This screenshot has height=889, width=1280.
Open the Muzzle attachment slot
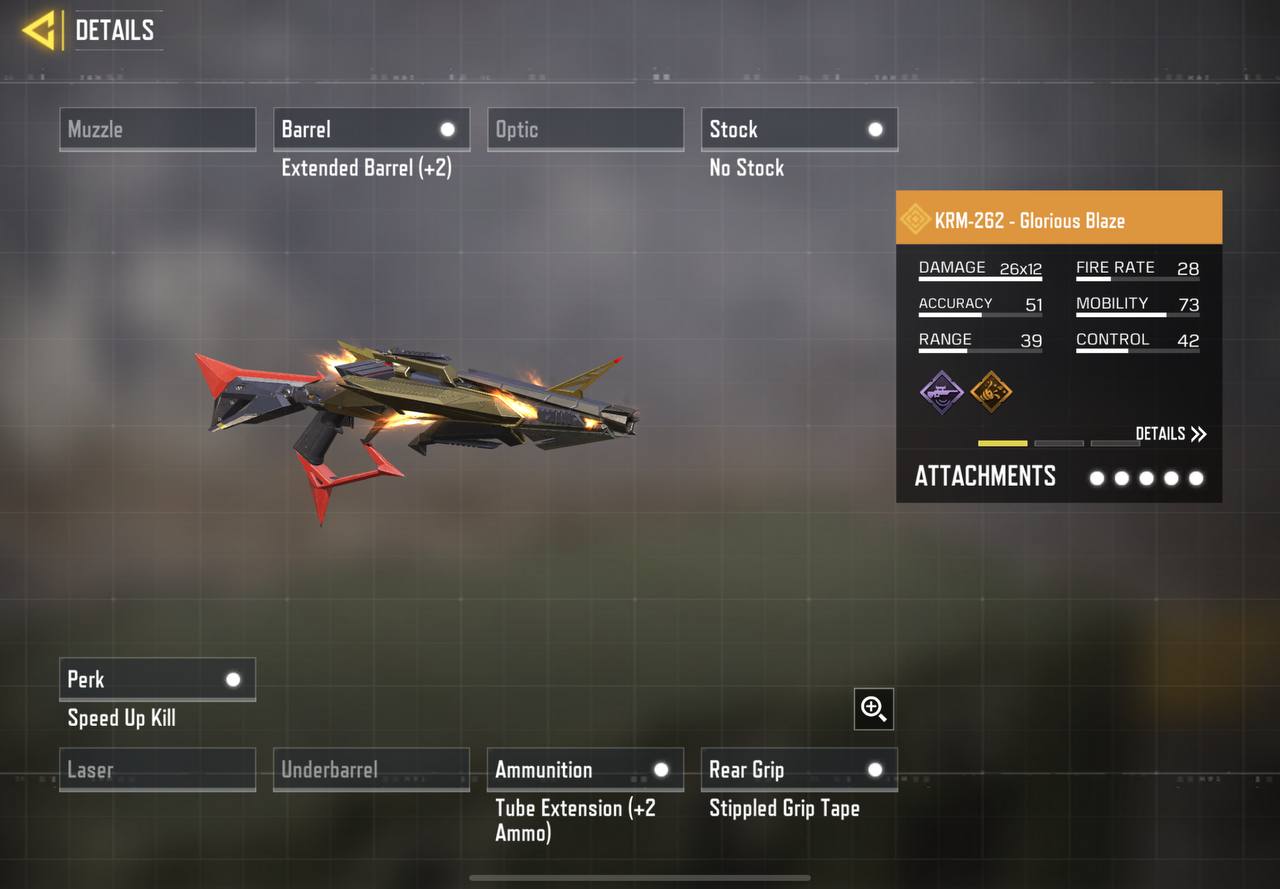click(x=157, y=129)
